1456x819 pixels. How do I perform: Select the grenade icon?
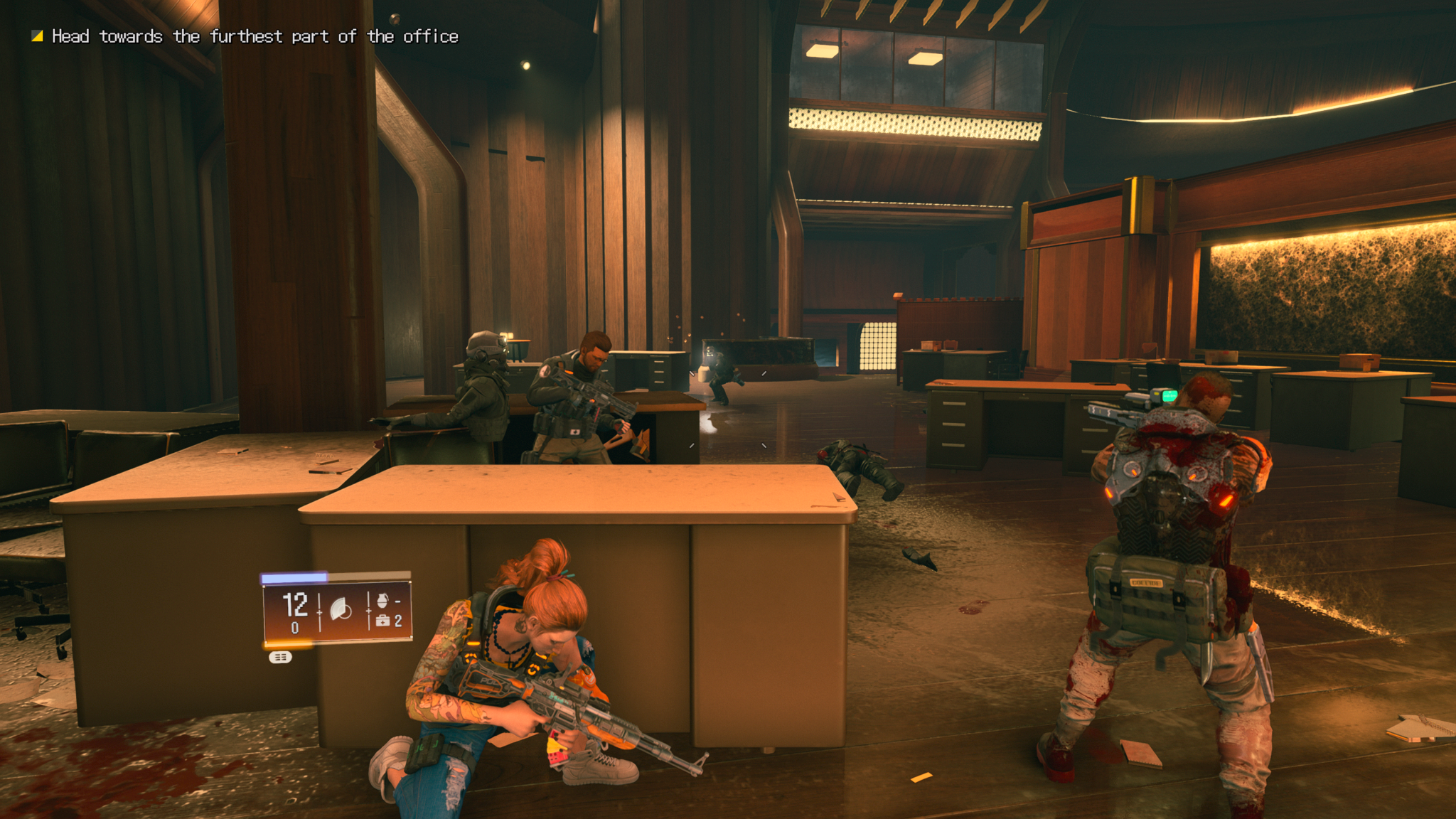pyautogui.click(x=382, y=600)
